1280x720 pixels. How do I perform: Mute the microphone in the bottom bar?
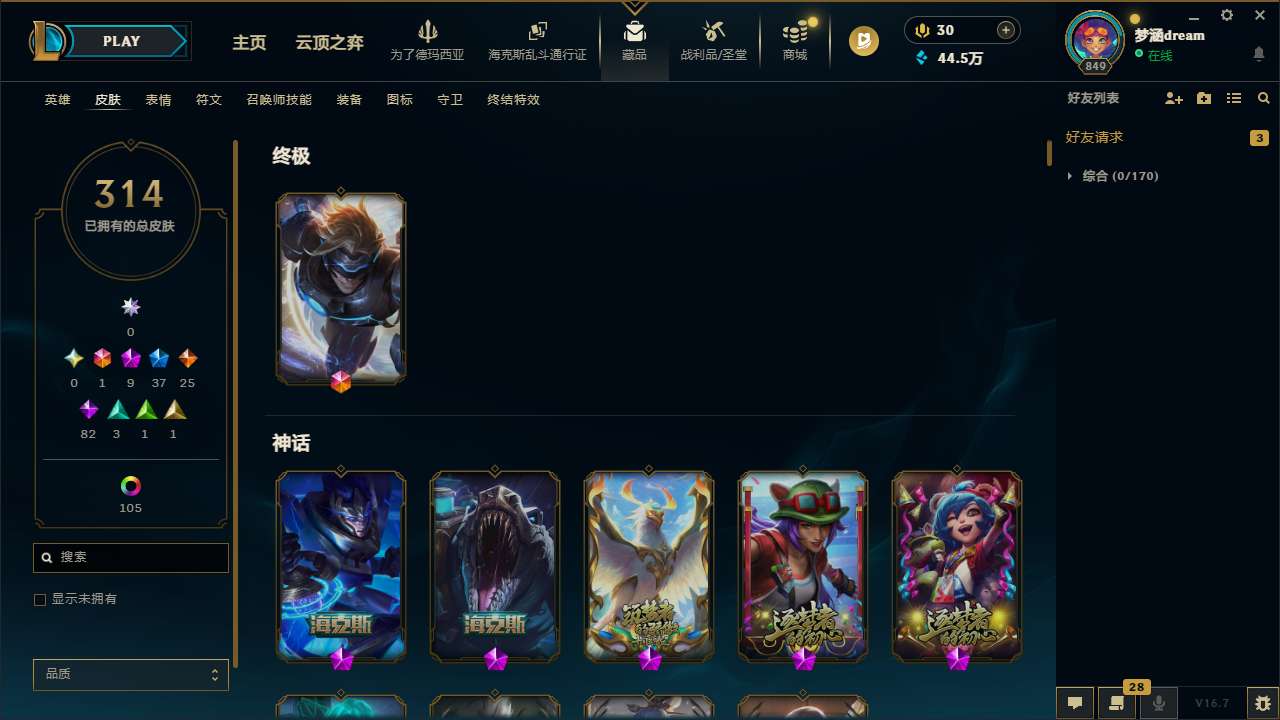1158,703
